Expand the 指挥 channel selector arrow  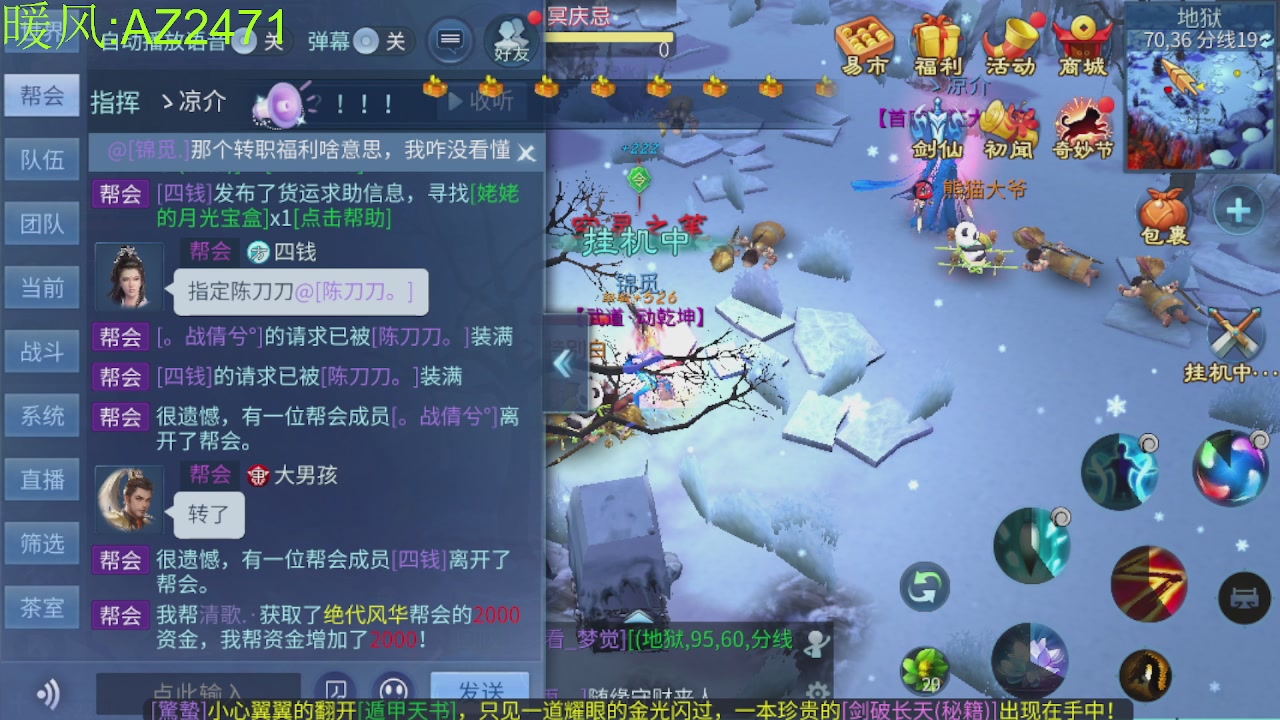click(x=166, y=100)
